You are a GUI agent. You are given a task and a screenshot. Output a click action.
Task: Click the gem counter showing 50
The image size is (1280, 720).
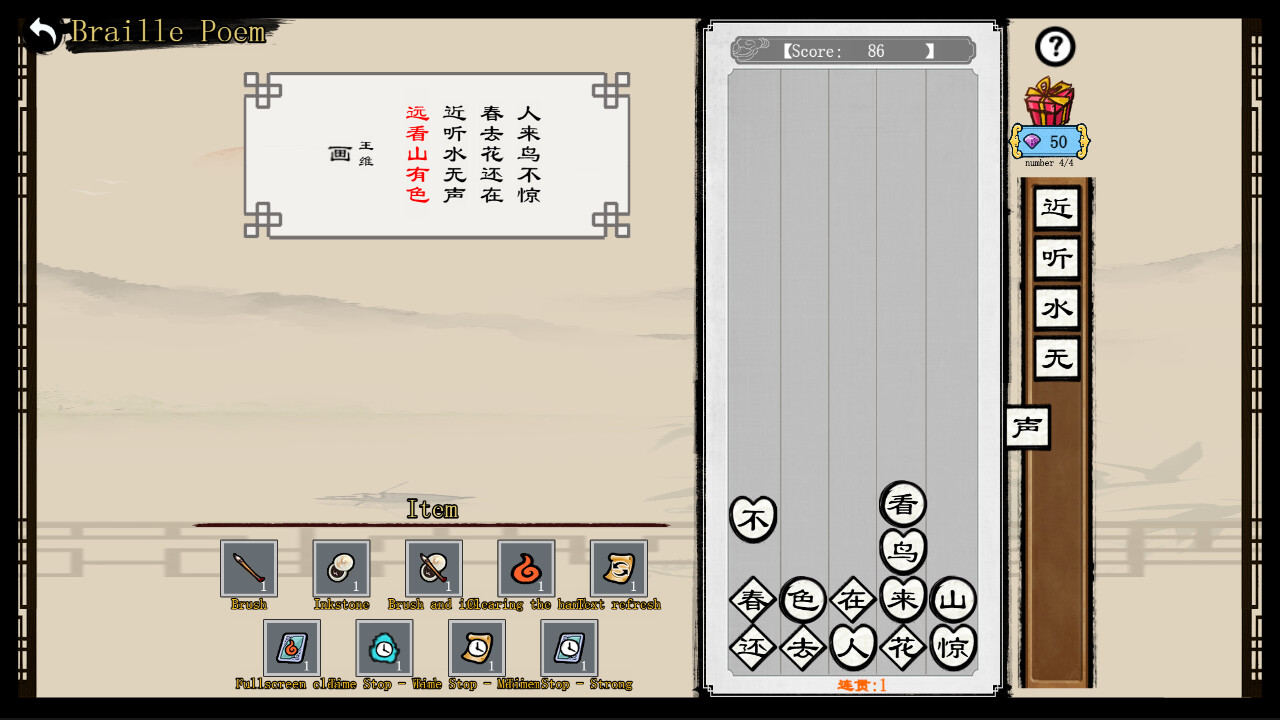1049,141
